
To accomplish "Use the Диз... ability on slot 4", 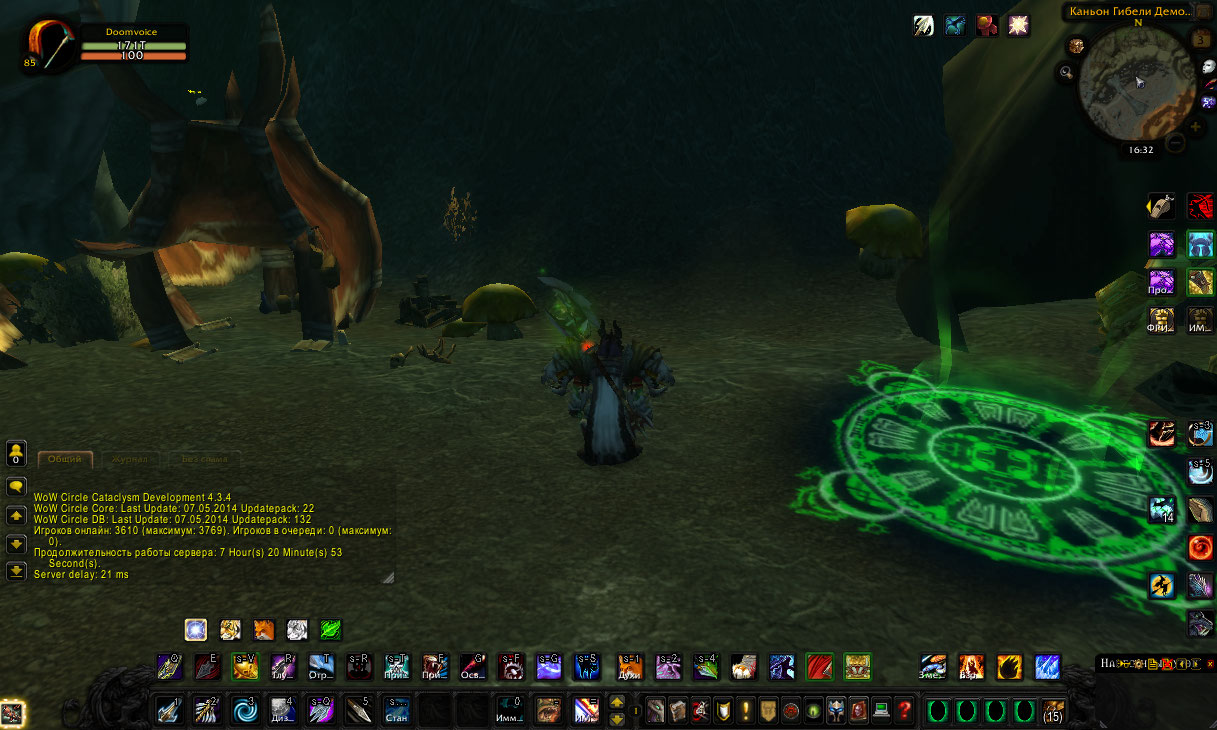I will coord(283,711).
